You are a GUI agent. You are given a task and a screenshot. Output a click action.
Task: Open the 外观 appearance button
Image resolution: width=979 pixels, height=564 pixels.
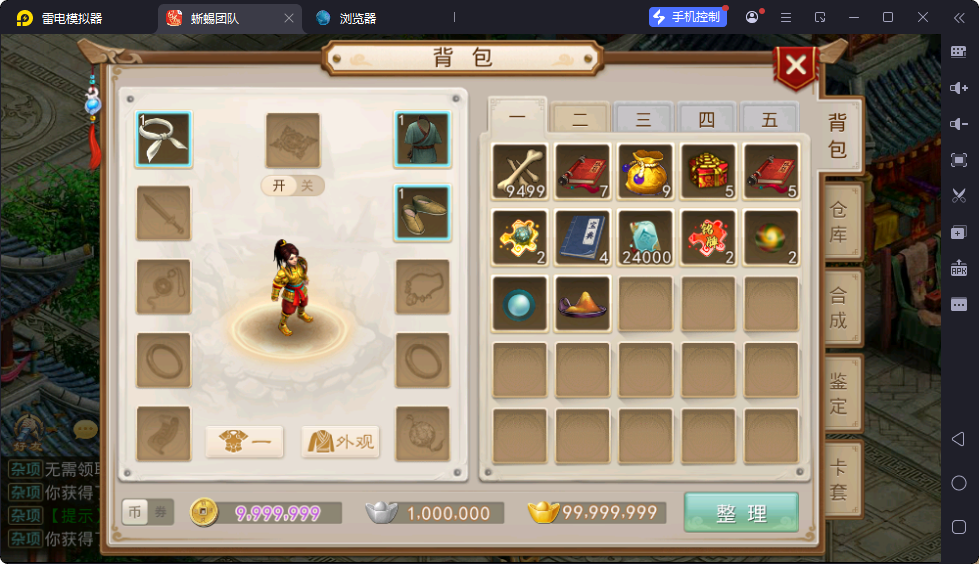point(341,441)
